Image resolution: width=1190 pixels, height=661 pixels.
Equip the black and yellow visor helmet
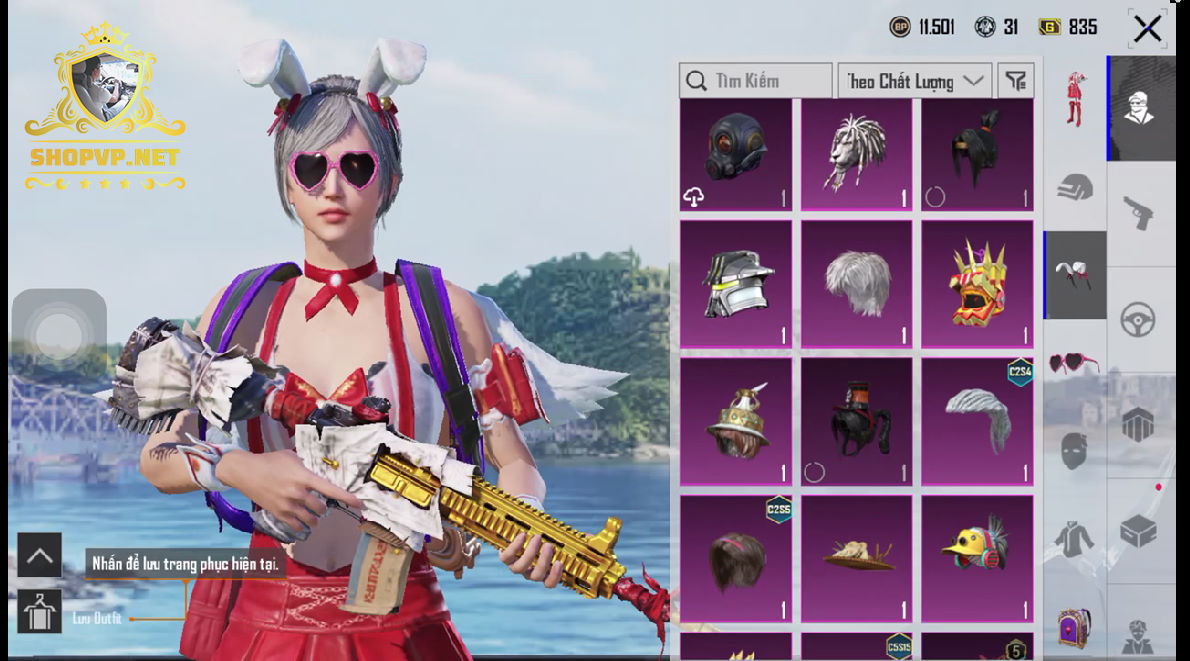(736, 284)
